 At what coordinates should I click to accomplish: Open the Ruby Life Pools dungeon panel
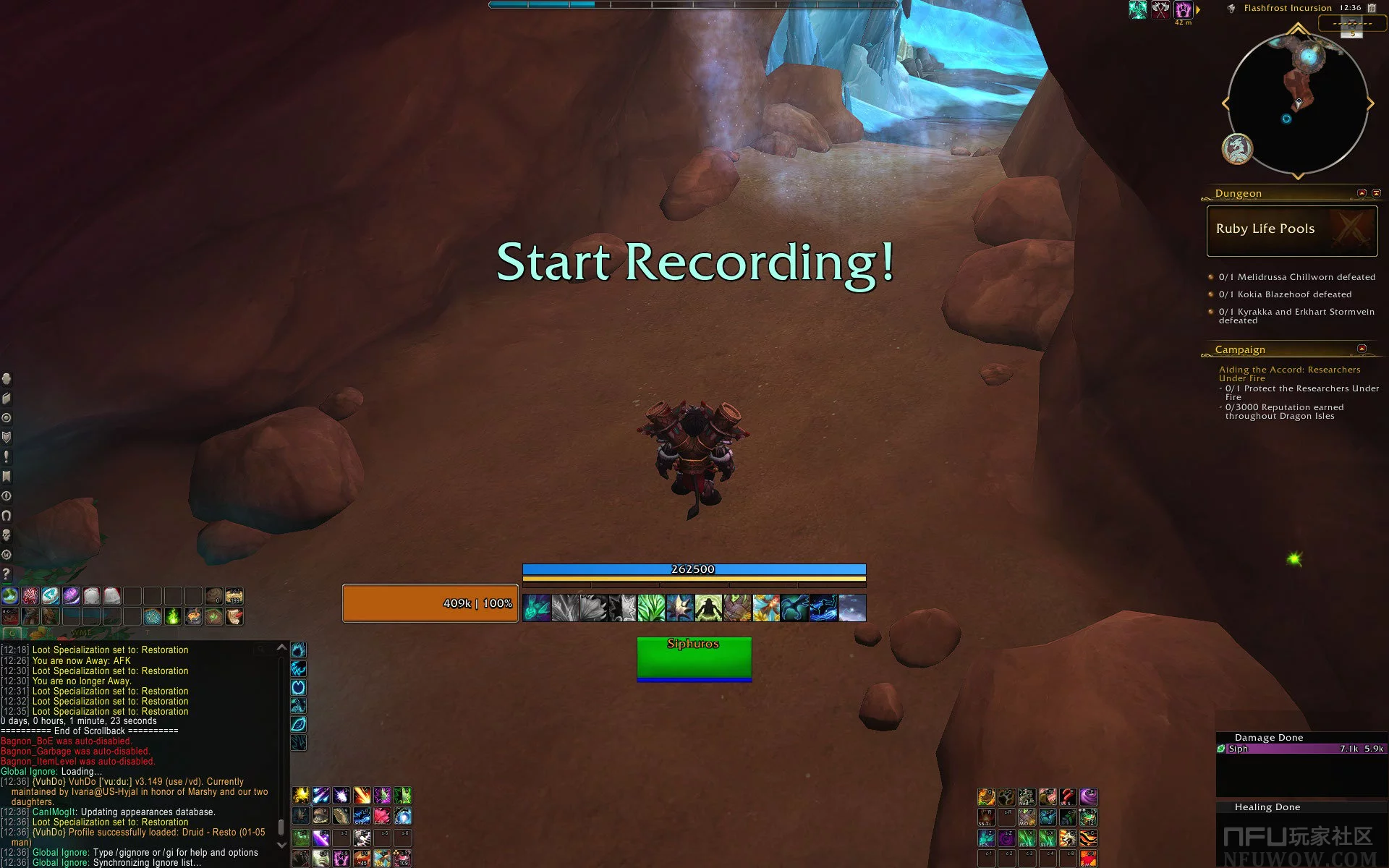tap(1291, 231)
